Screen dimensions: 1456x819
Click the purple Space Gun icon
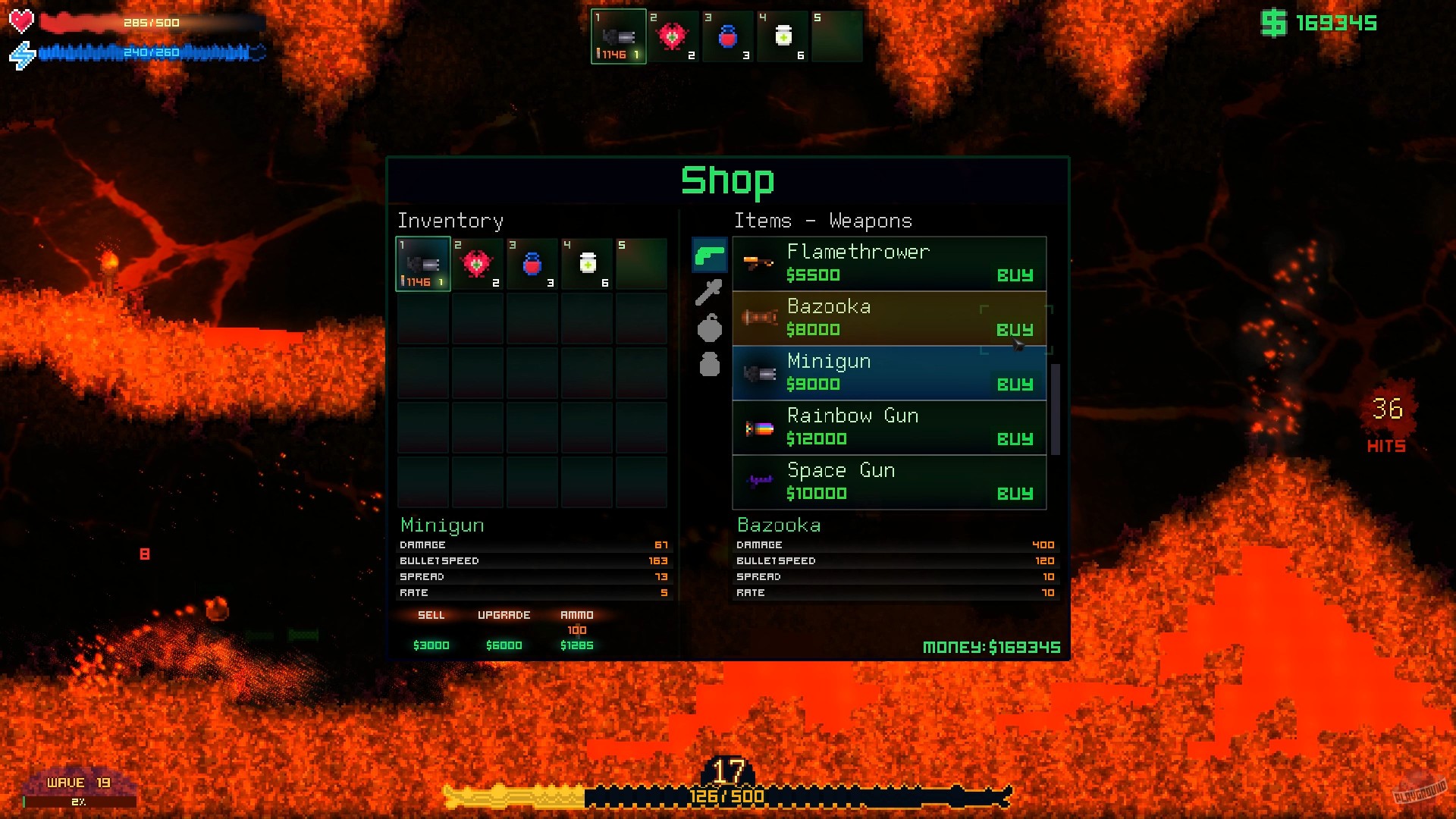point(758,481)
